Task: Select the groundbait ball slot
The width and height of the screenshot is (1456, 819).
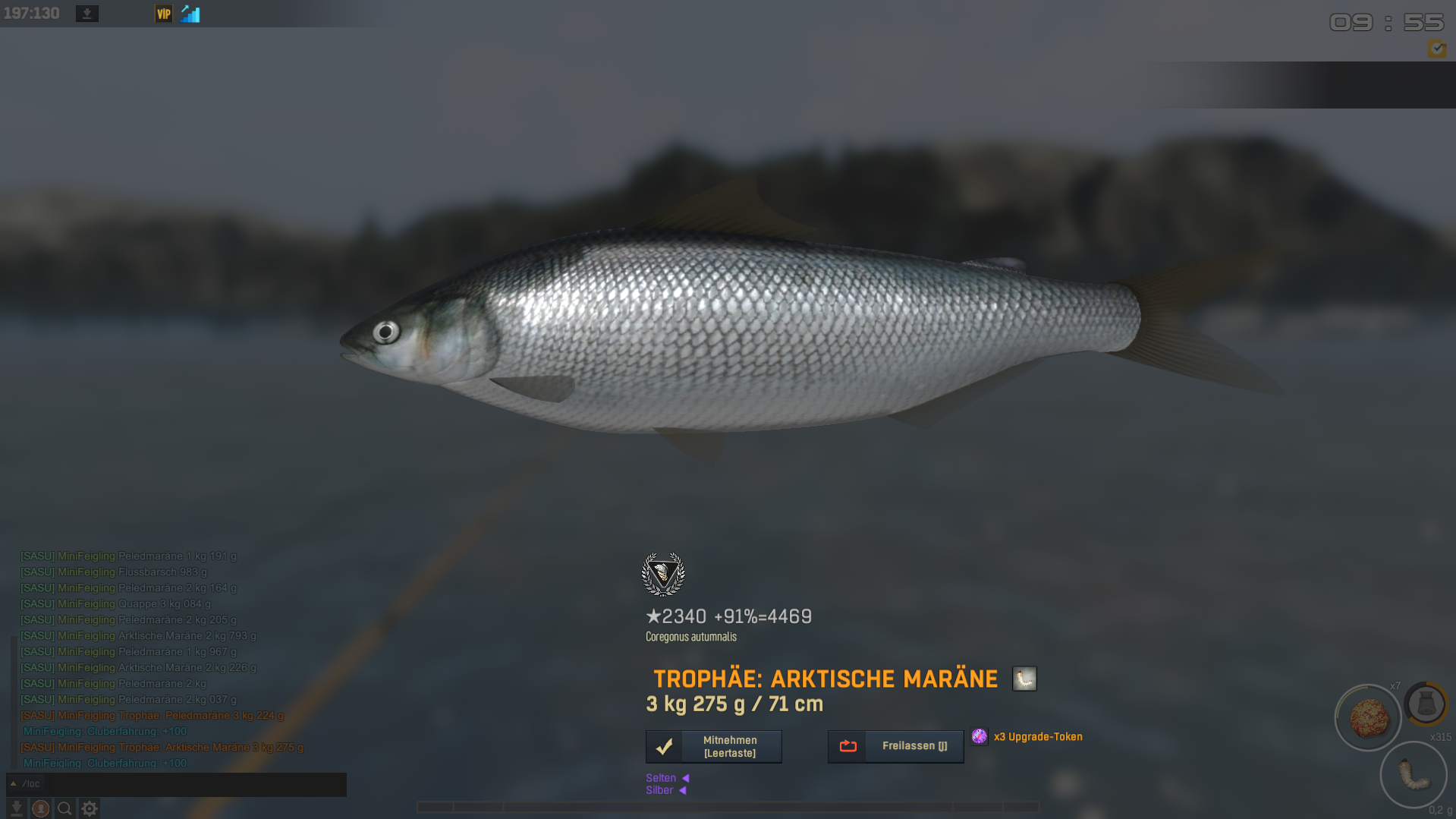Action: tap(1368, 717)
